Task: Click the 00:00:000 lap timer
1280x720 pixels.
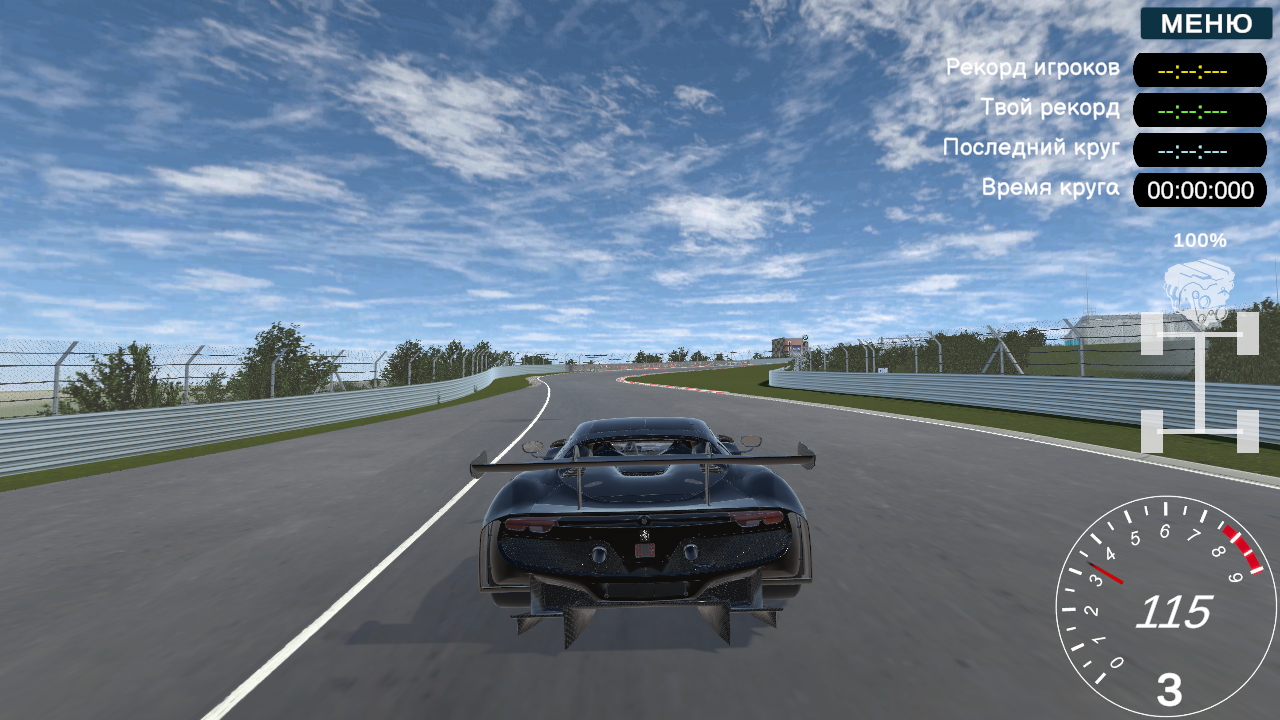Action: tap(1198, 190)
